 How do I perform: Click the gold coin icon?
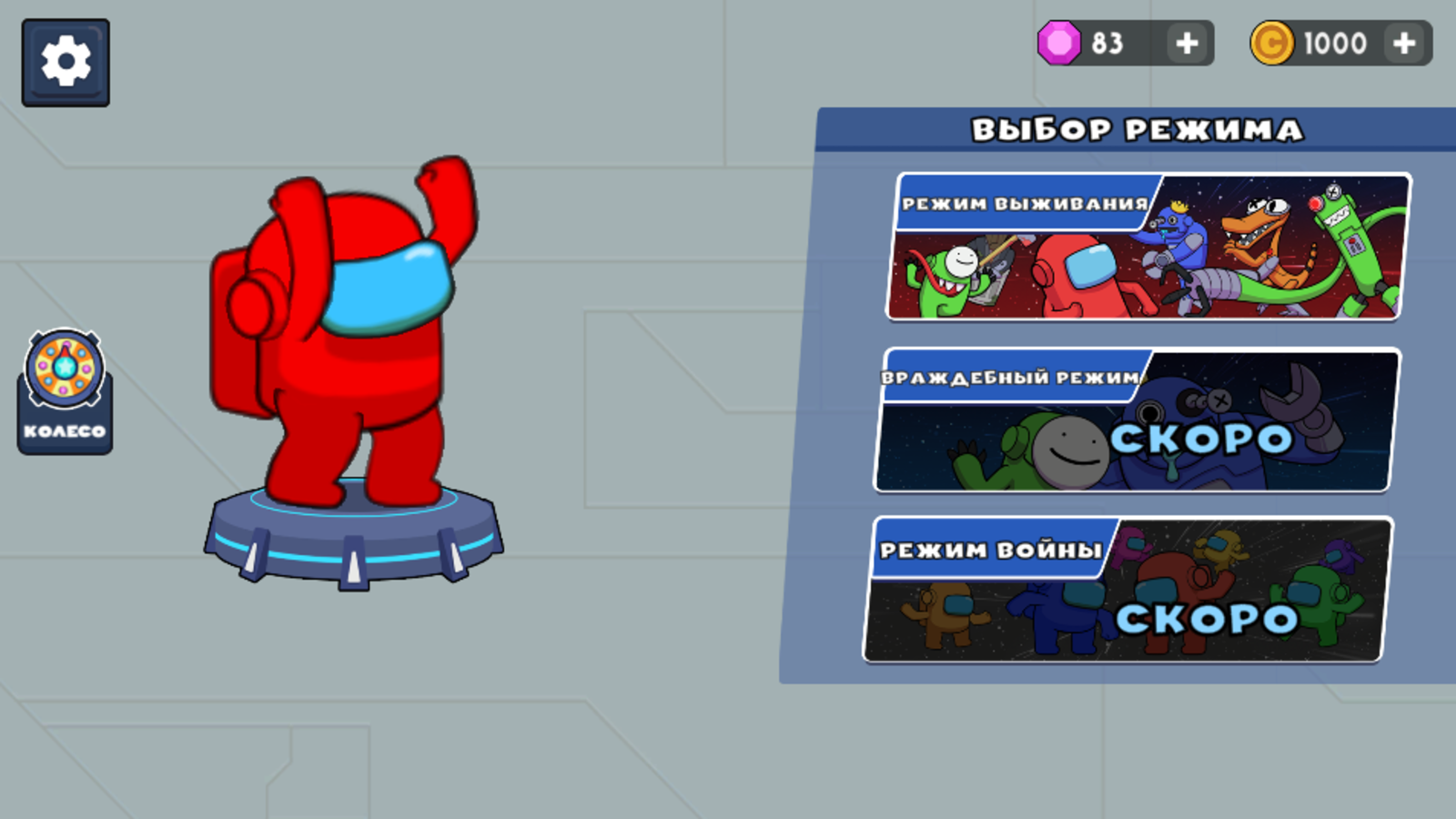pos(1271,43)
